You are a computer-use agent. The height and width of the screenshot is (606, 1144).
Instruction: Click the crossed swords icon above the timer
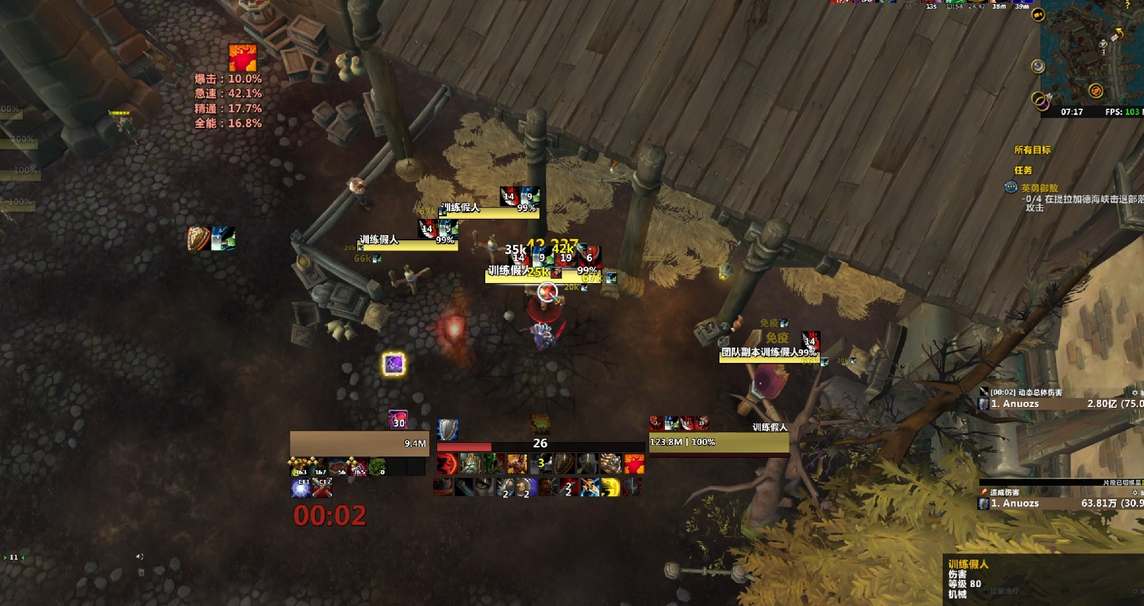point(321,488)
